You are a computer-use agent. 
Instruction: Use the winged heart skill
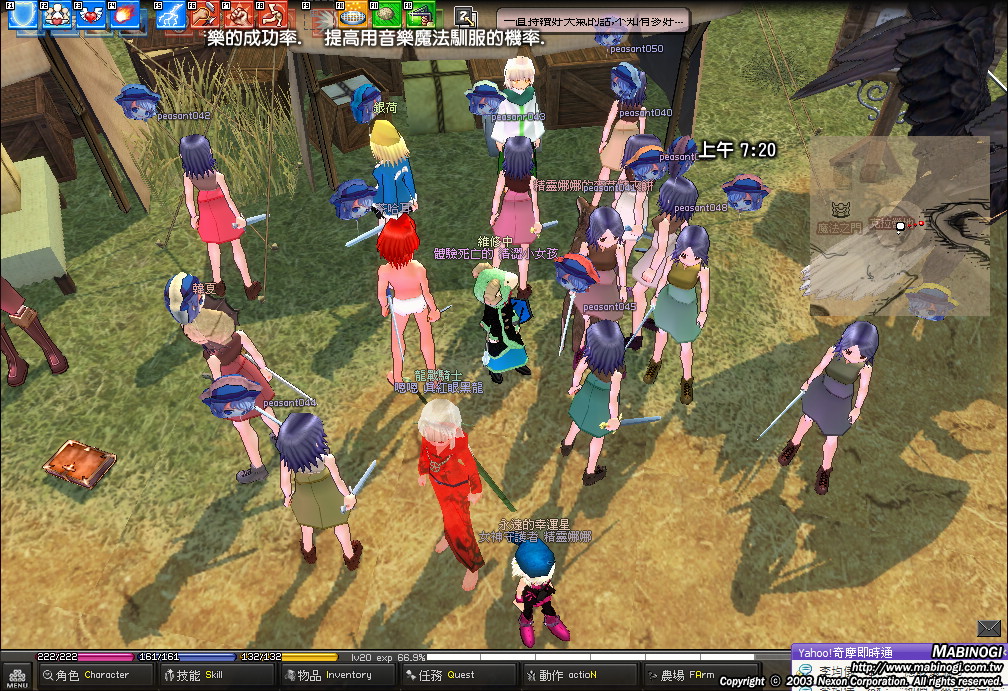(90, 15)
